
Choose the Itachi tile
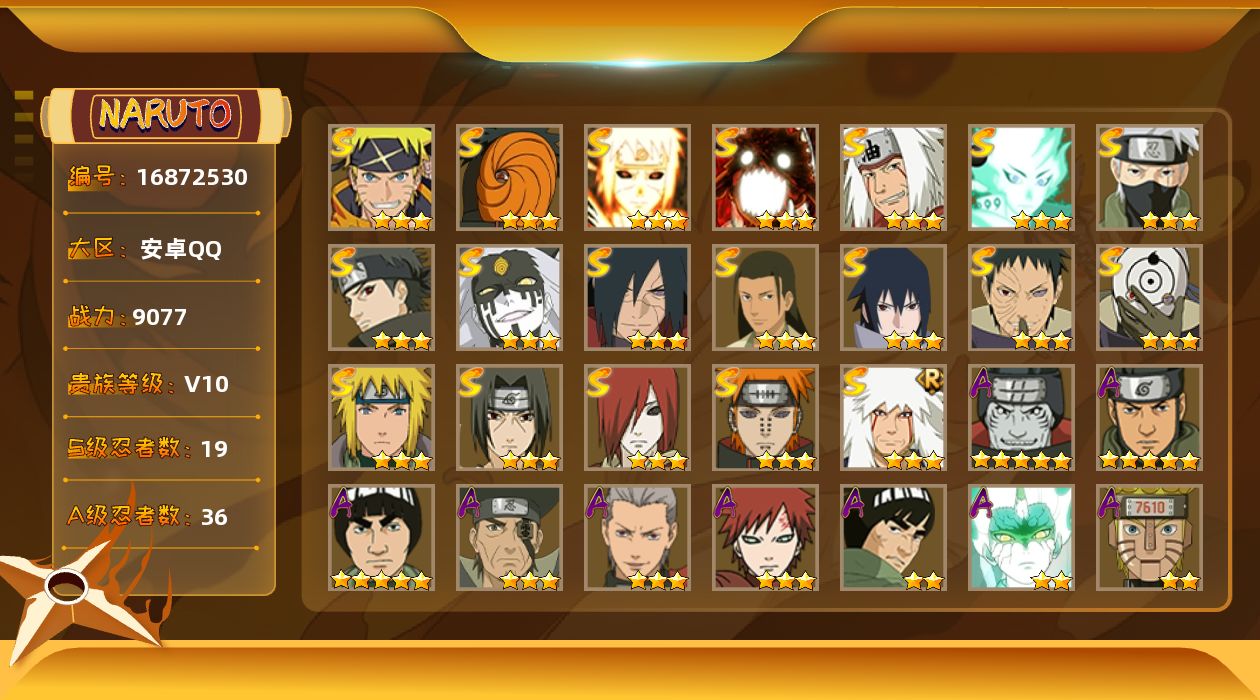[509, 417]
